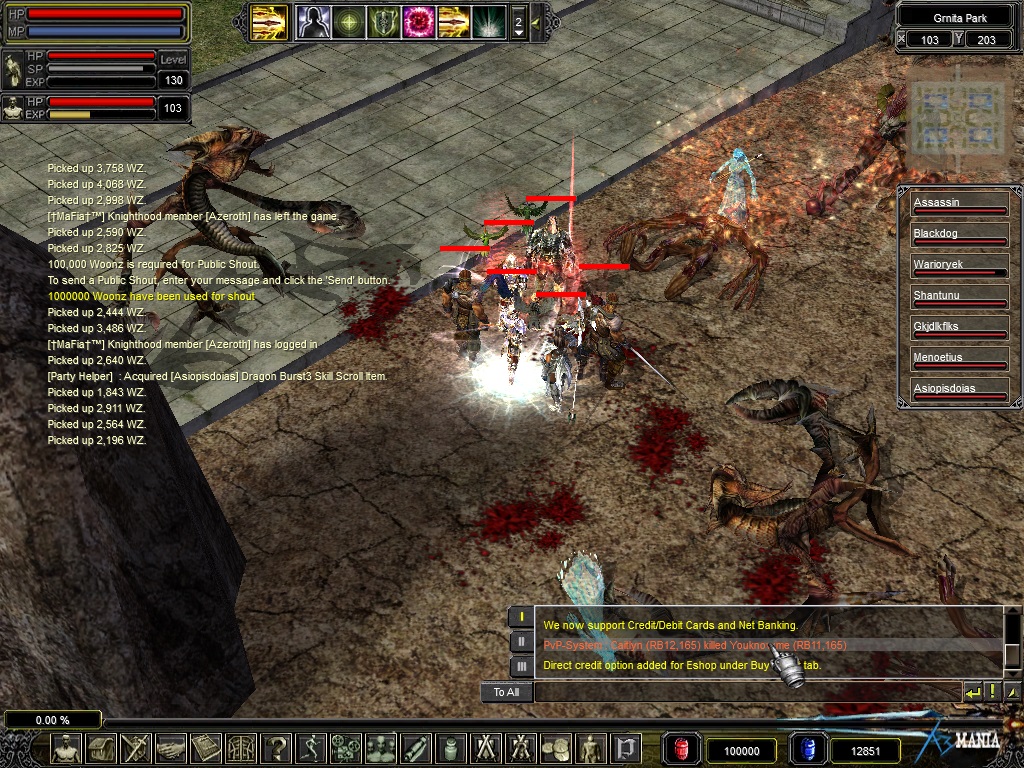The width and height of the screenshot is (1024, 768).
Task: Select Menoetius from the party list
Action: [958, 357]
